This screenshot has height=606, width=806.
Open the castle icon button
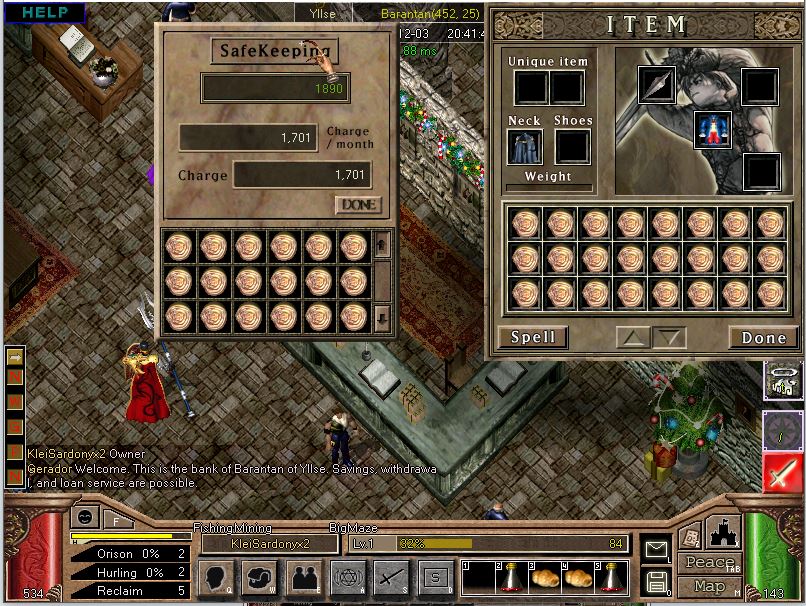724,534
